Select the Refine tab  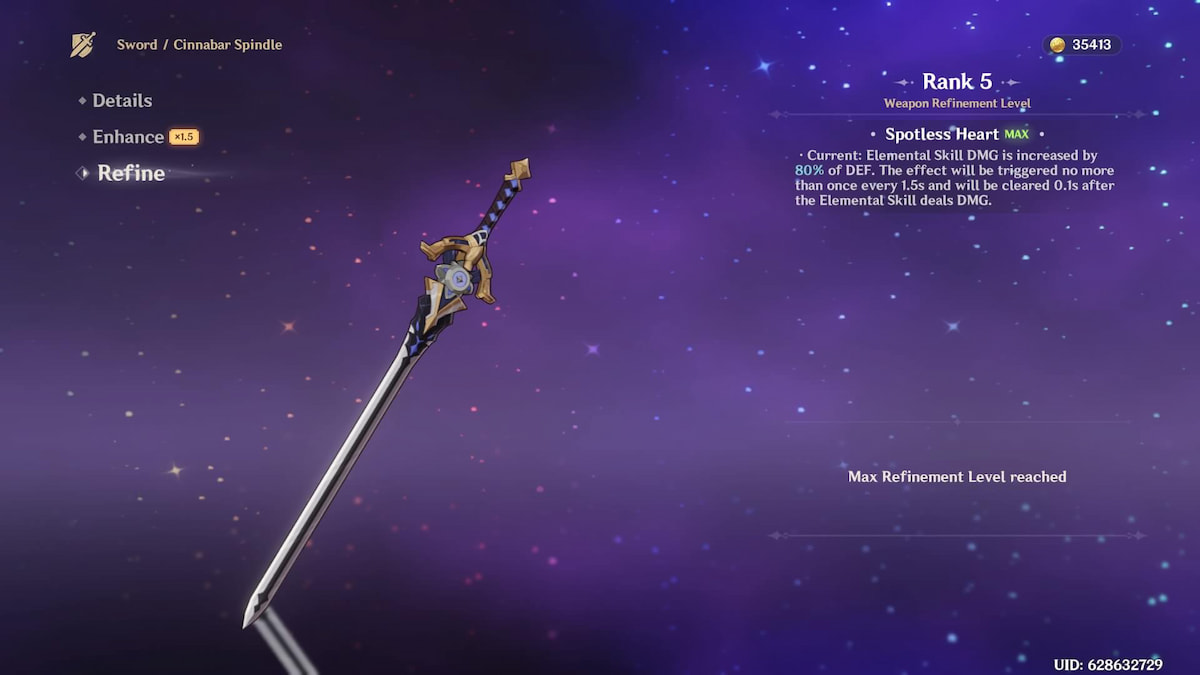click(x=131, y=173)
